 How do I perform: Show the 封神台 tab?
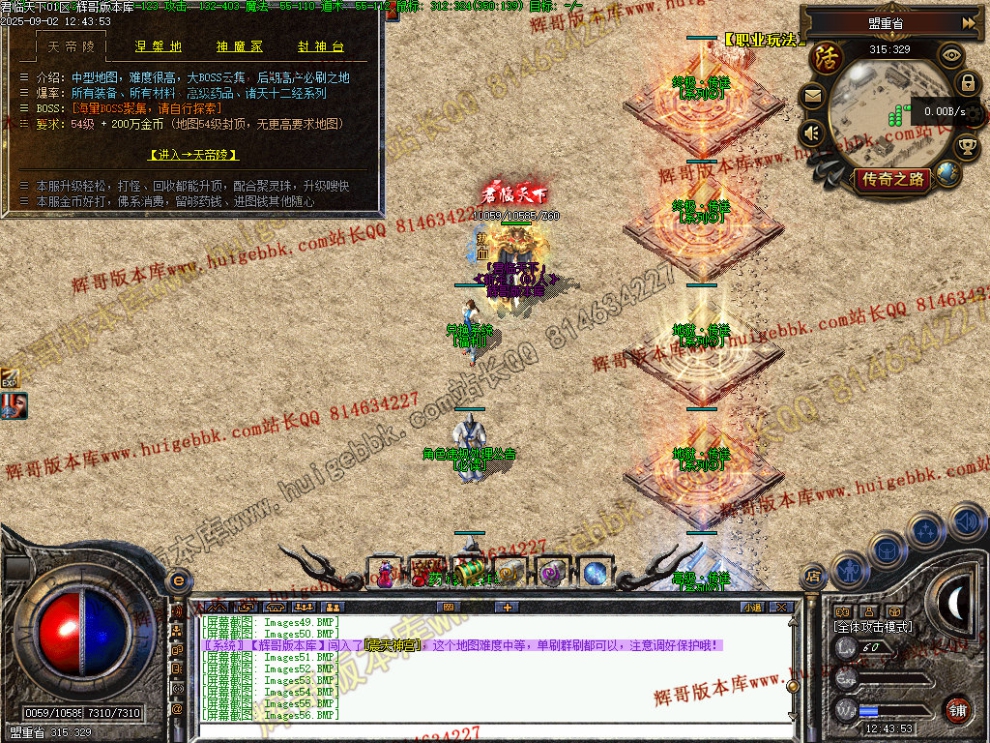(320, 47)
